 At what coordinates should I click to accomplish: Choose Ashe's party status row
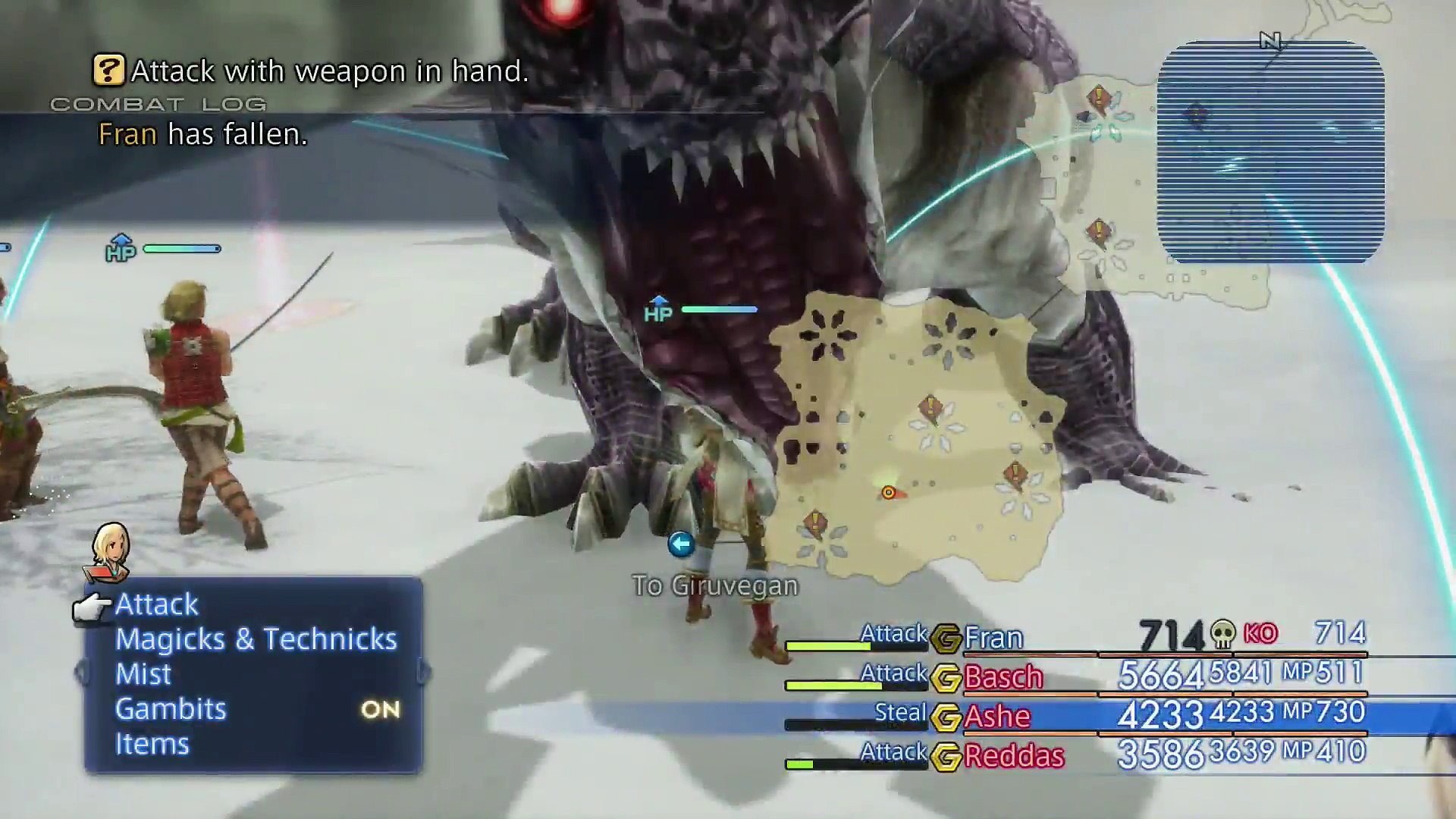(x=996, y=717)
